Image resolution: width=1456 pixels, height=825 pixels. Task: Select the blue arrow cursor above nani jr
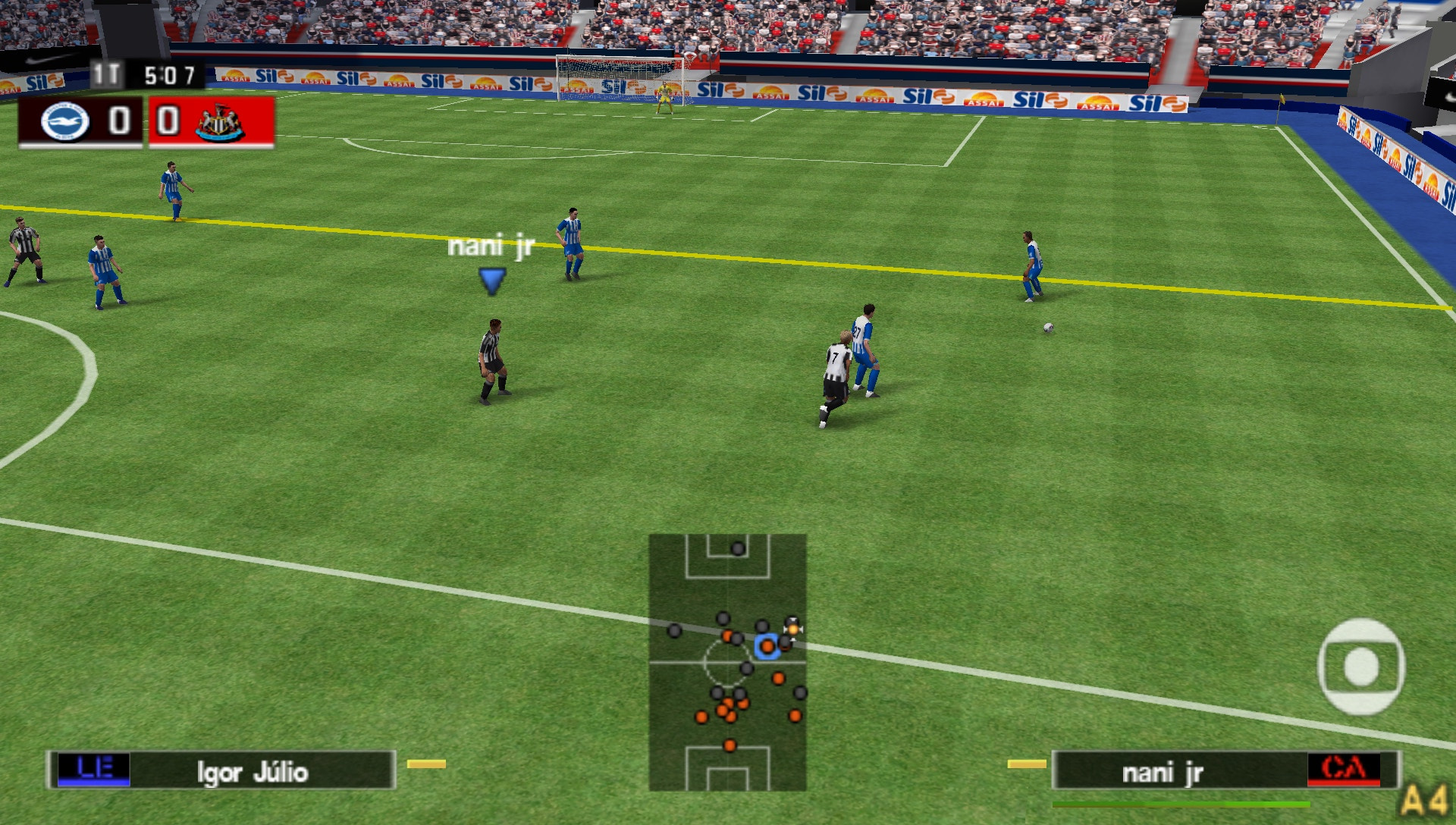coord(494,281)
